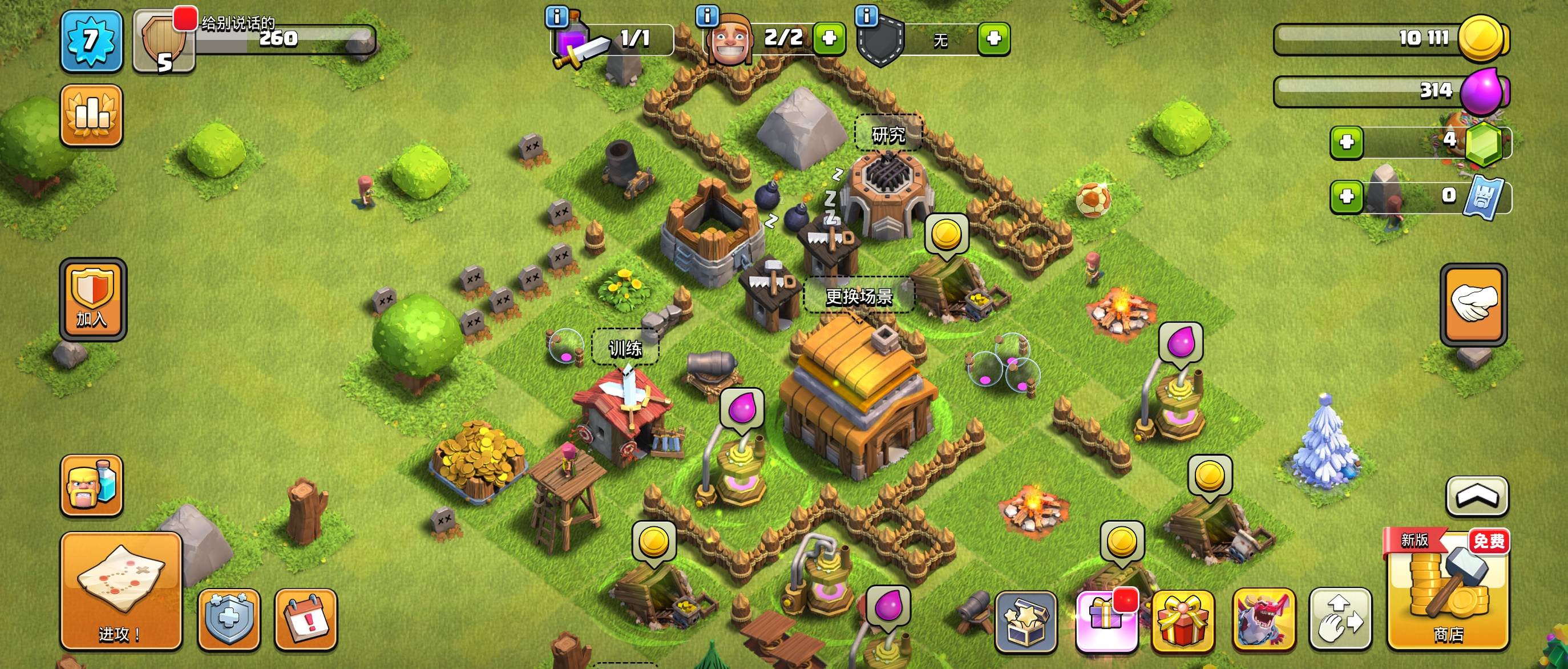Screen dimensions: 1568x669
Task: Open the star treasure chest icon
Action: click(1026, 621)
